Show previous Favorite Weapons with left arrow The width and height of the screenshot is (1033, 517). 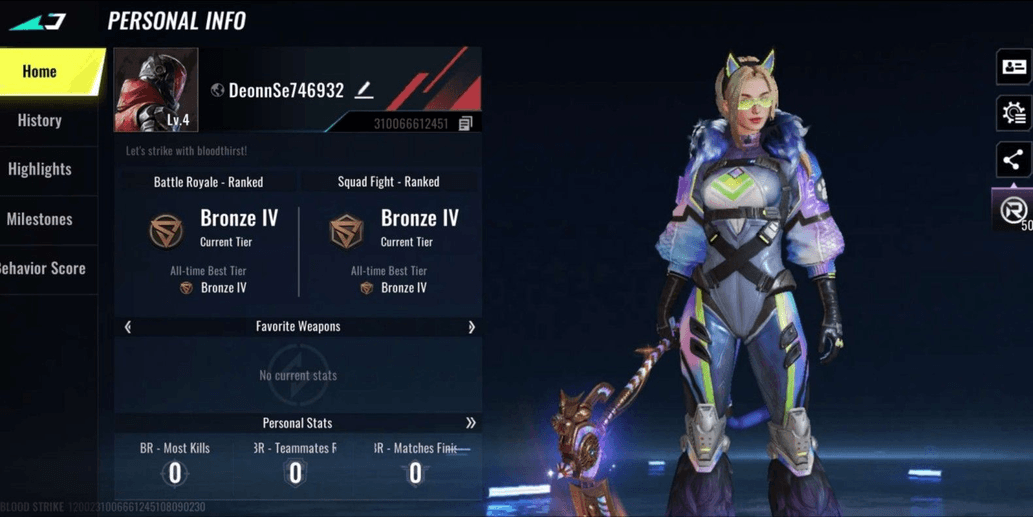128,327
